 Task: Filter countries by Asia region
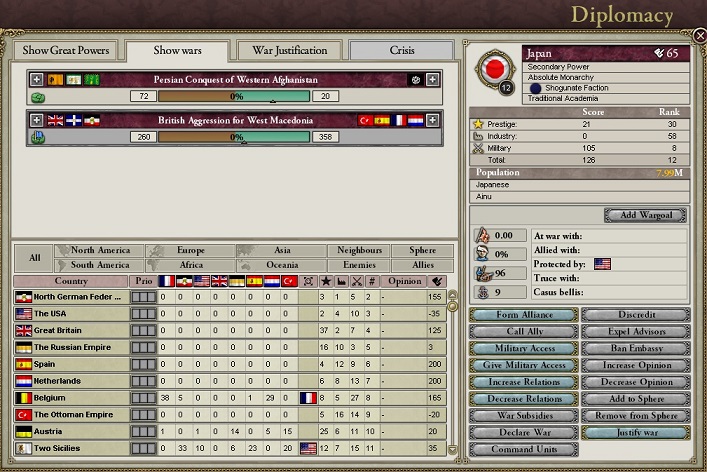281,250
